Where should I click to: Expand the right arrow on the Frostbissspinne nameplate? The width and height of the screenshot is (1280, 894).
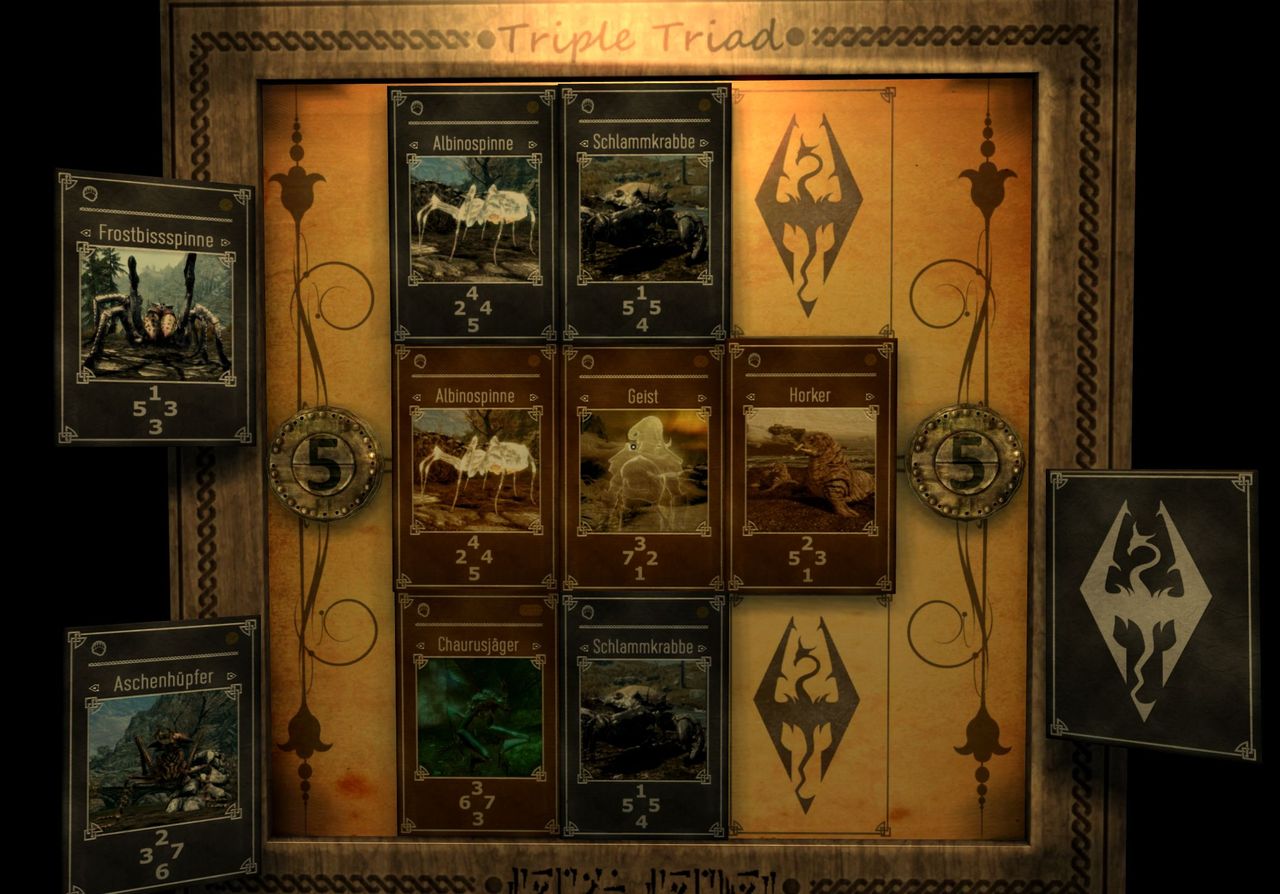[x=224, y=241]
